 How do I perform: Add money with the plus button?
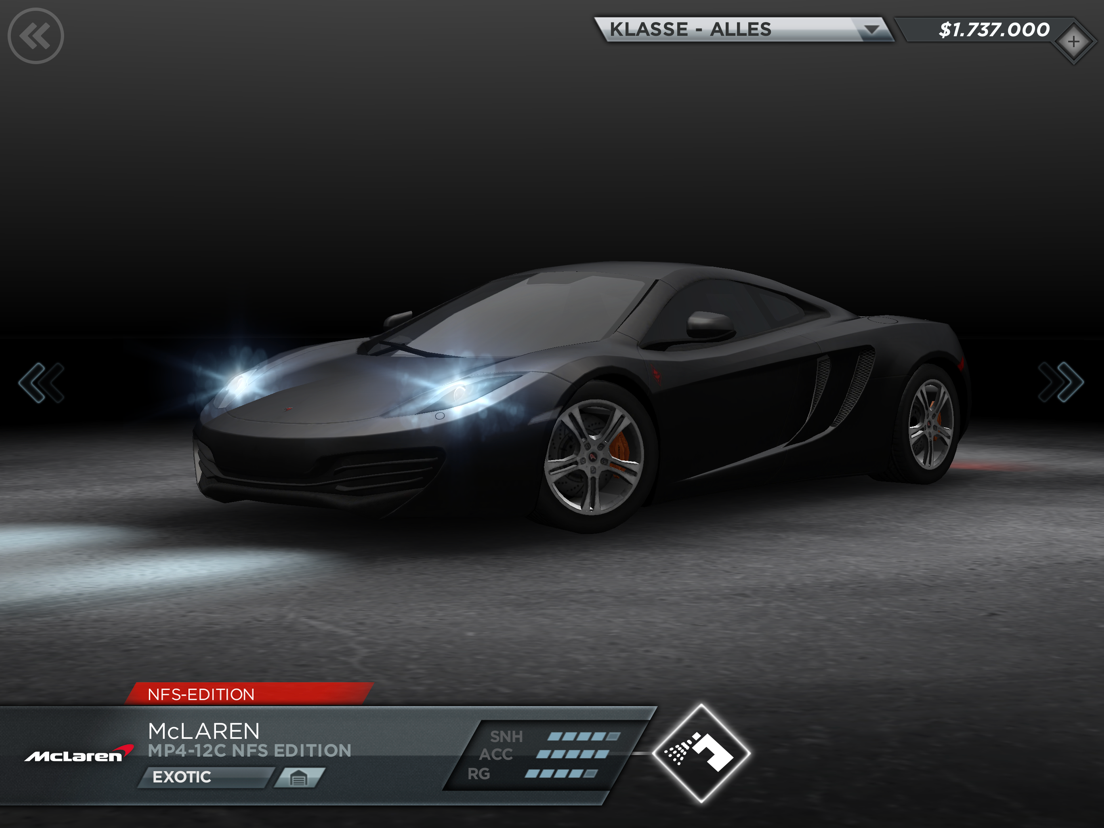[x=1073, y=42]
